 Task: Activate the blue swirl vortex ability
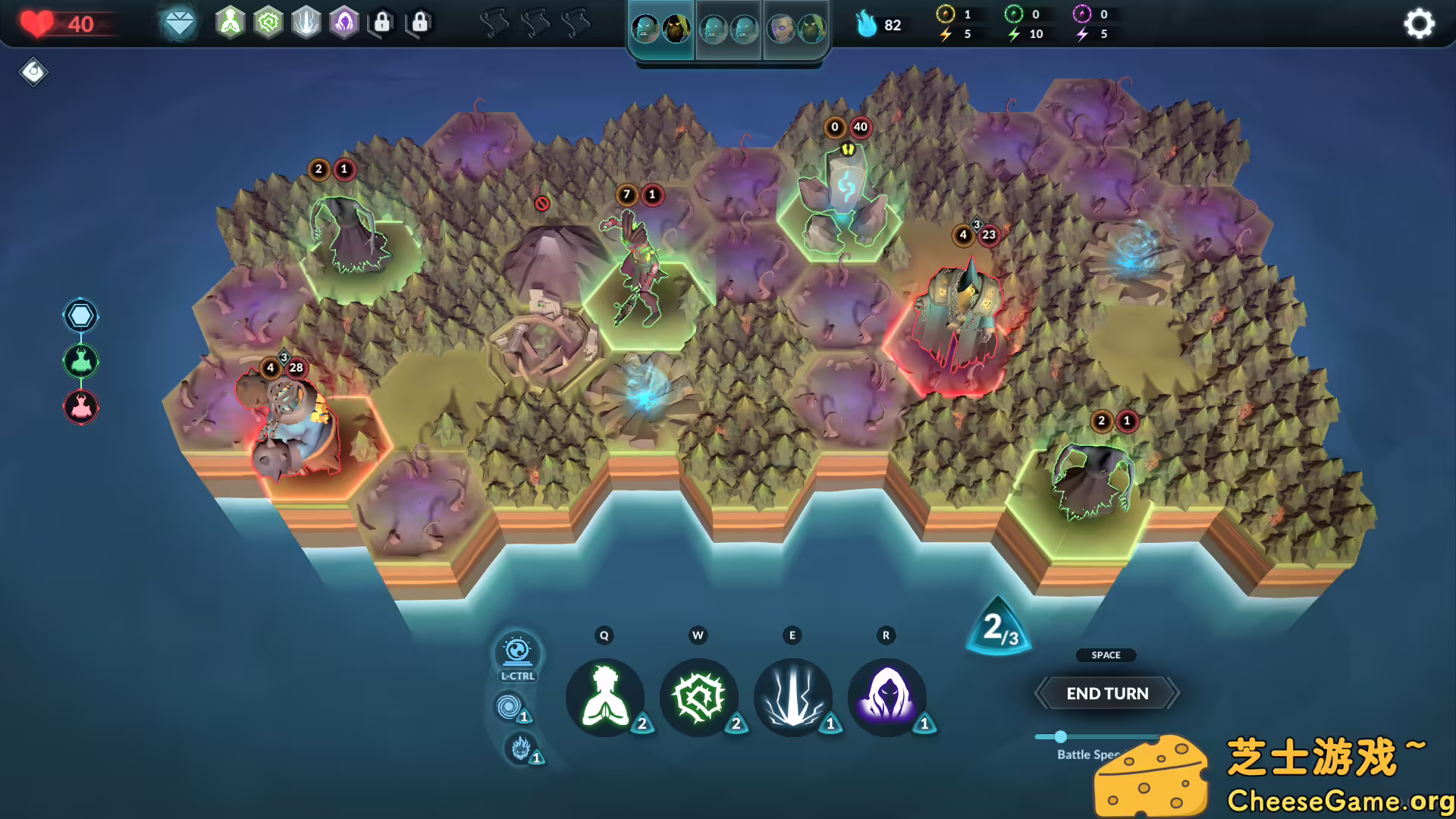coord(507,708)
